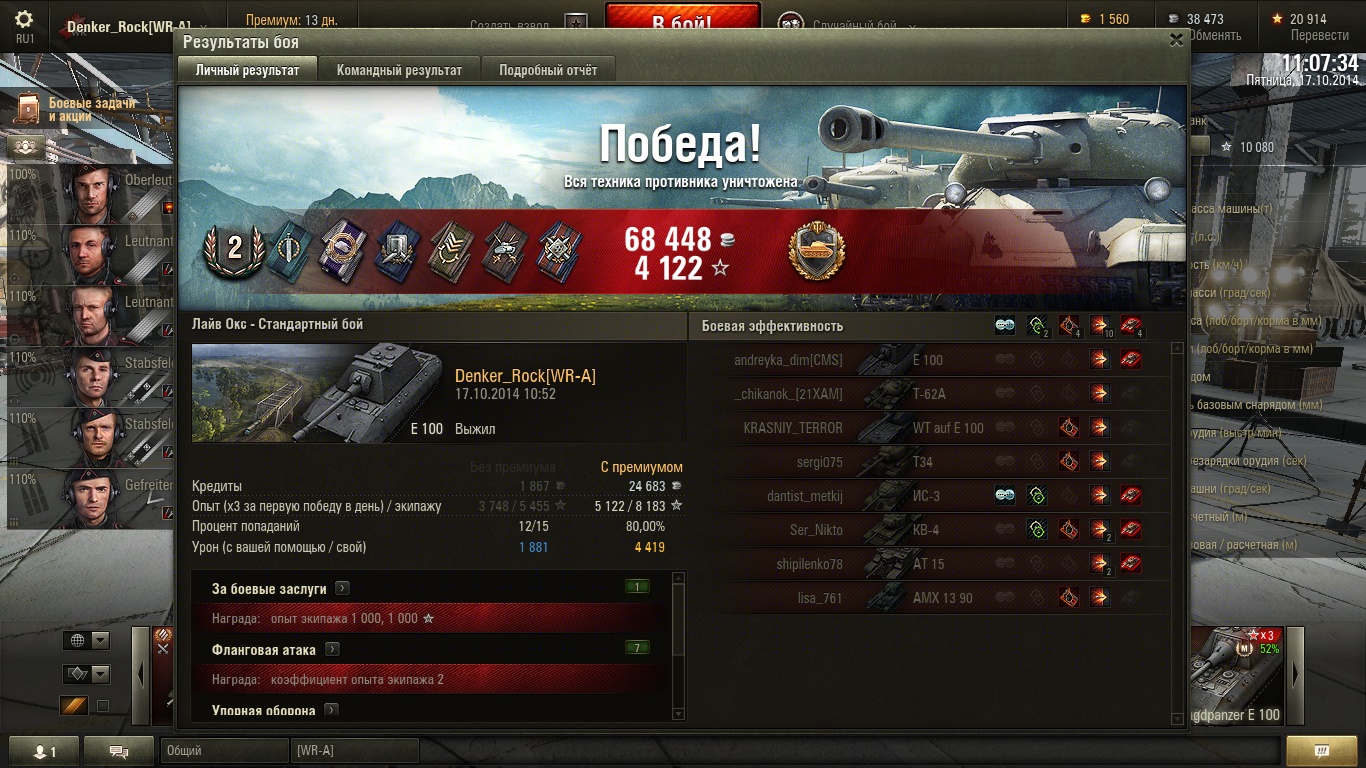Start a battle with the В бой! button

point(682,22)
